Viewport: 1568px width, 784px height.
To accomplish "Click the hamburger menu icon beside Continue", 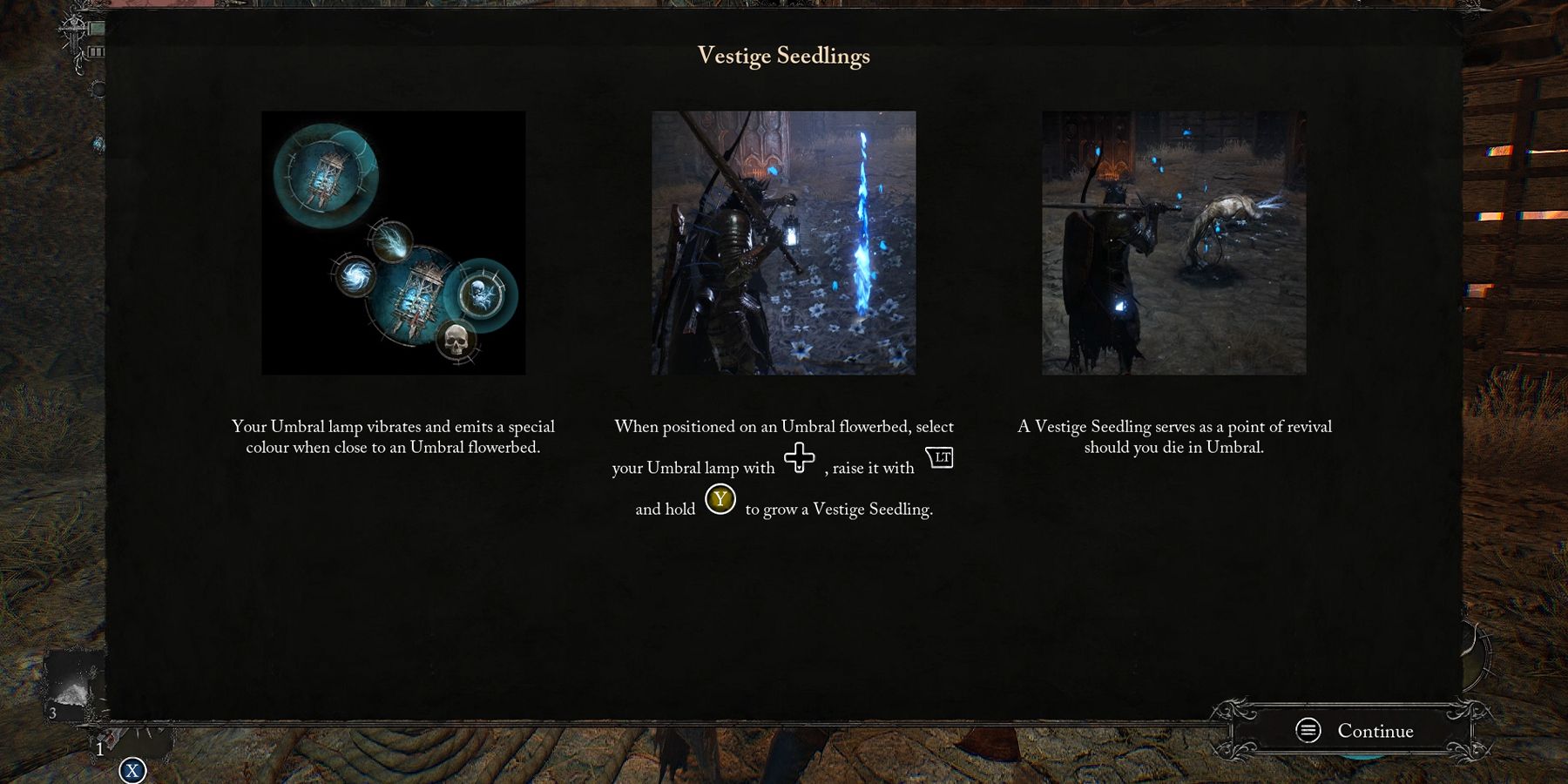I will click(1306, 731).
